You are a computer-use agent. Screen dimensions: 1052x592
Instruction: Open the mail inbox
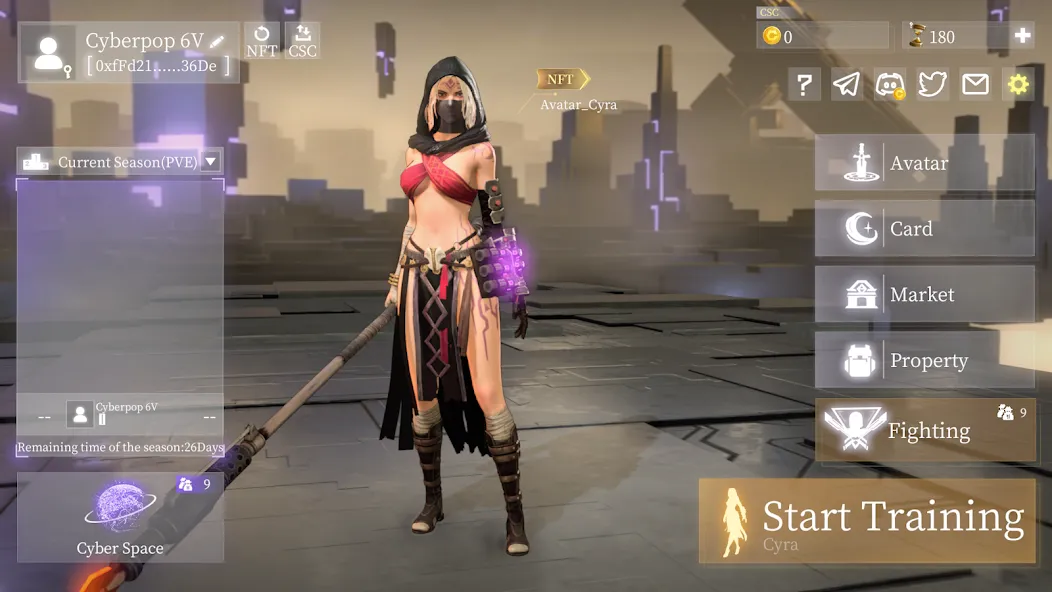tap(975, 84)
